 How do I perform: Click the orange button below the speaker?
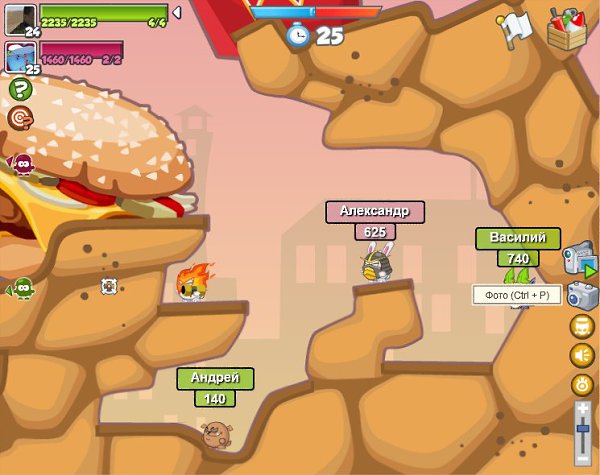pos(582,384)
